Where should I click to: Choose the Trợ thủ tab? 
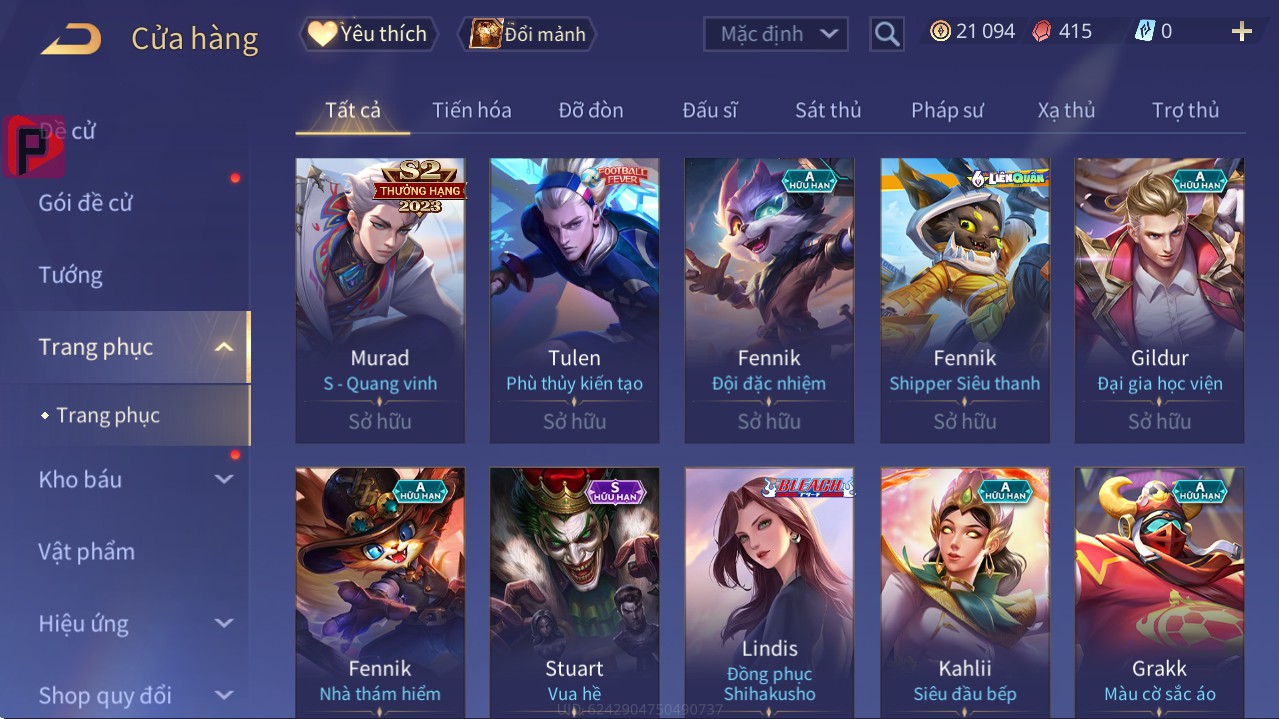click(1185, 110)
